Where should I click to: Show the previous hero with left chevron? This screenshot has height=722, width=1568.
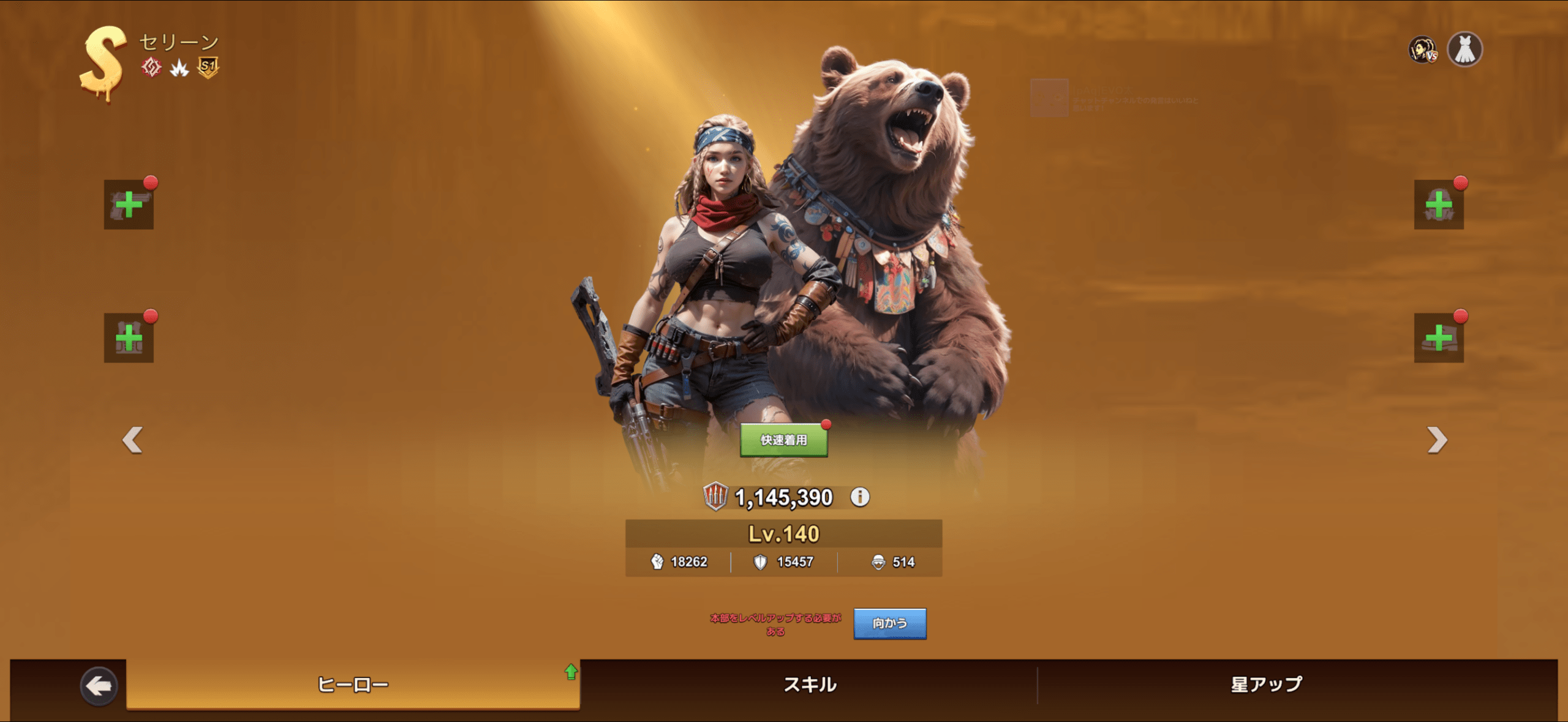coord(132,440)
